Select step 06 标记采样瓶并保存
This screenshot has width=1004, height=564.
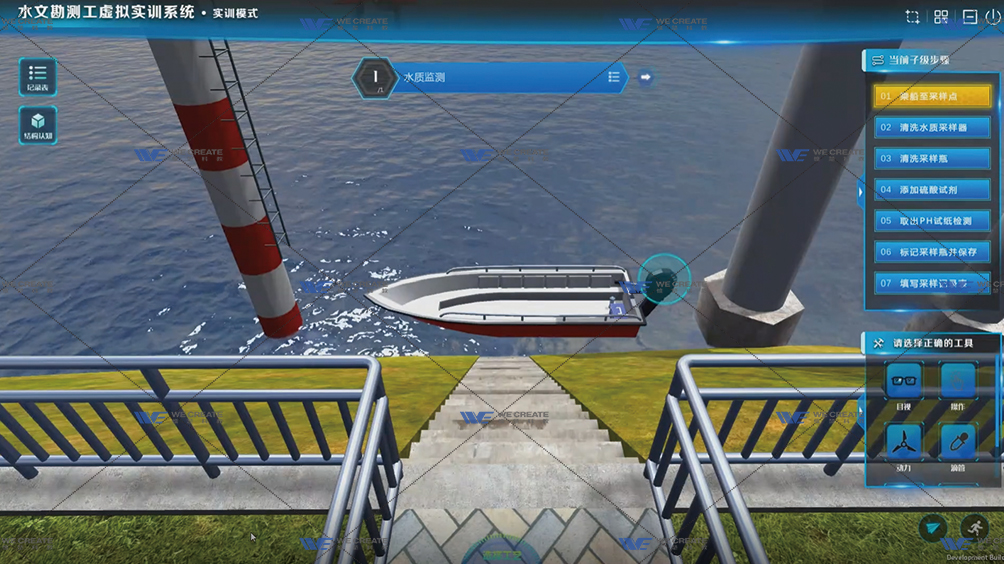point(932,252)
